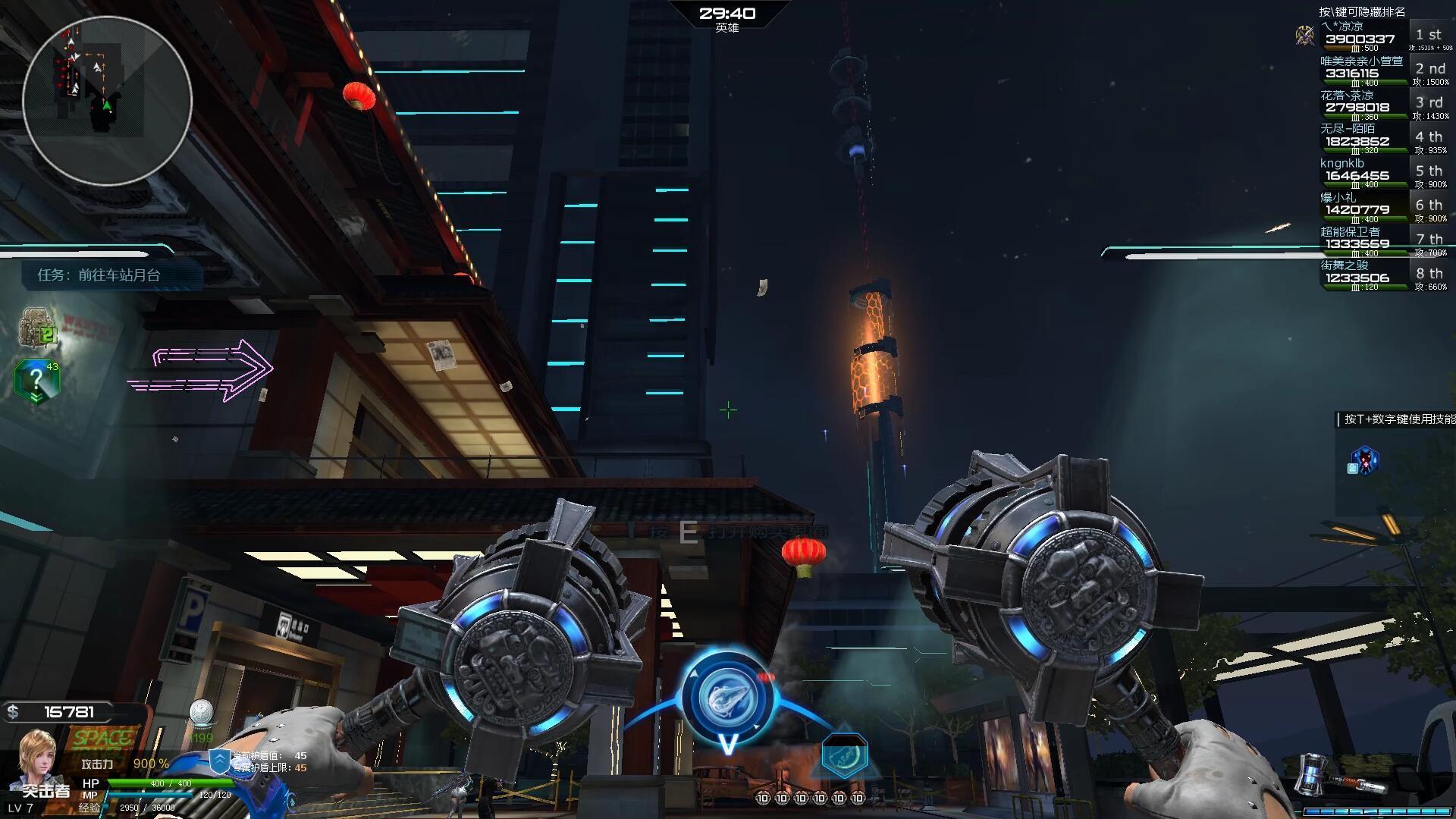Activate the blue hexagonal skill icon at right
The height and width of the screenshot is (819, 1456).
point(1364,461)
